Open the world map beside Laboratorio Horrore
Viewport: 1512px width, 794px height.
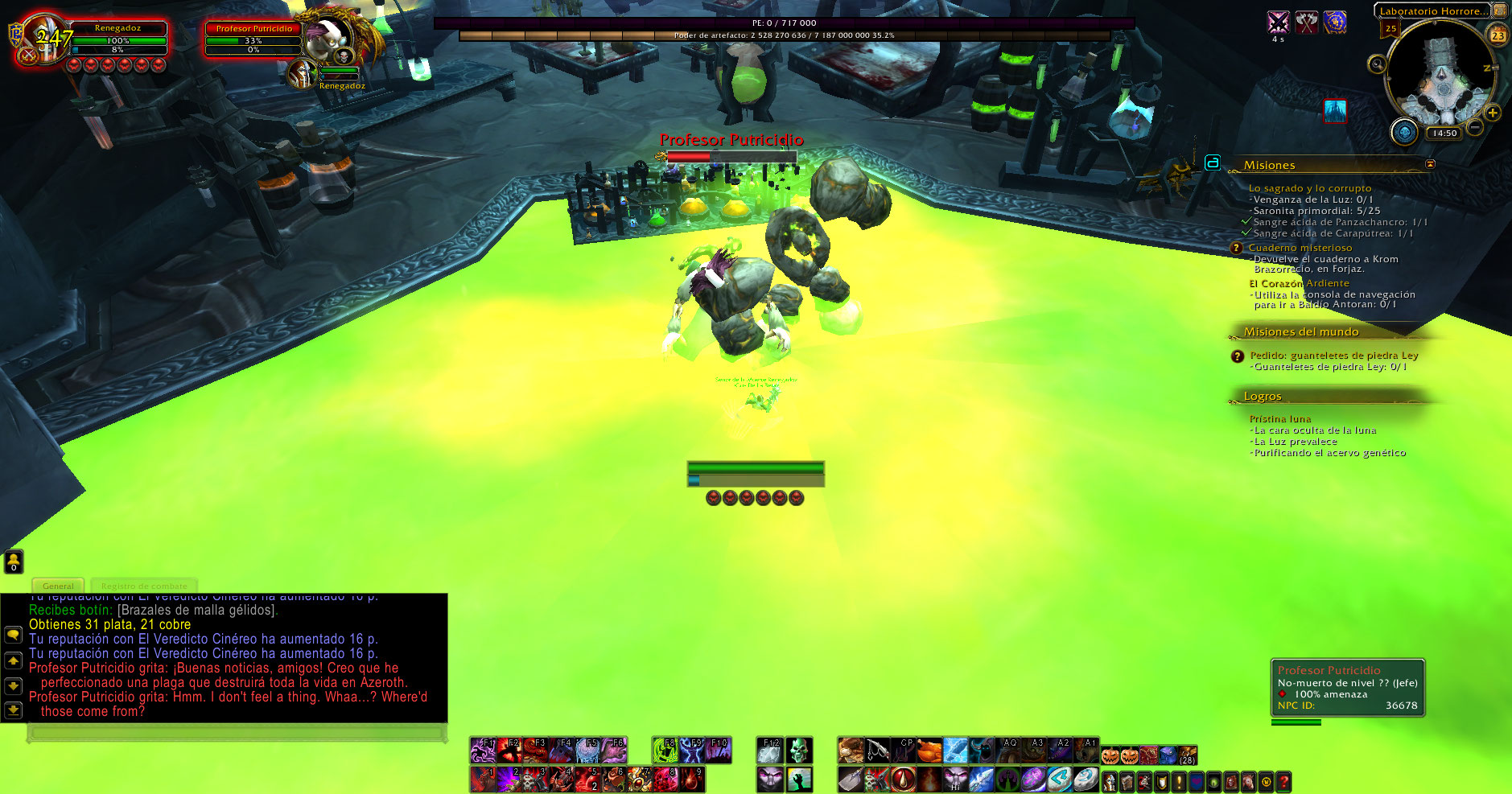coord(1500,10)
